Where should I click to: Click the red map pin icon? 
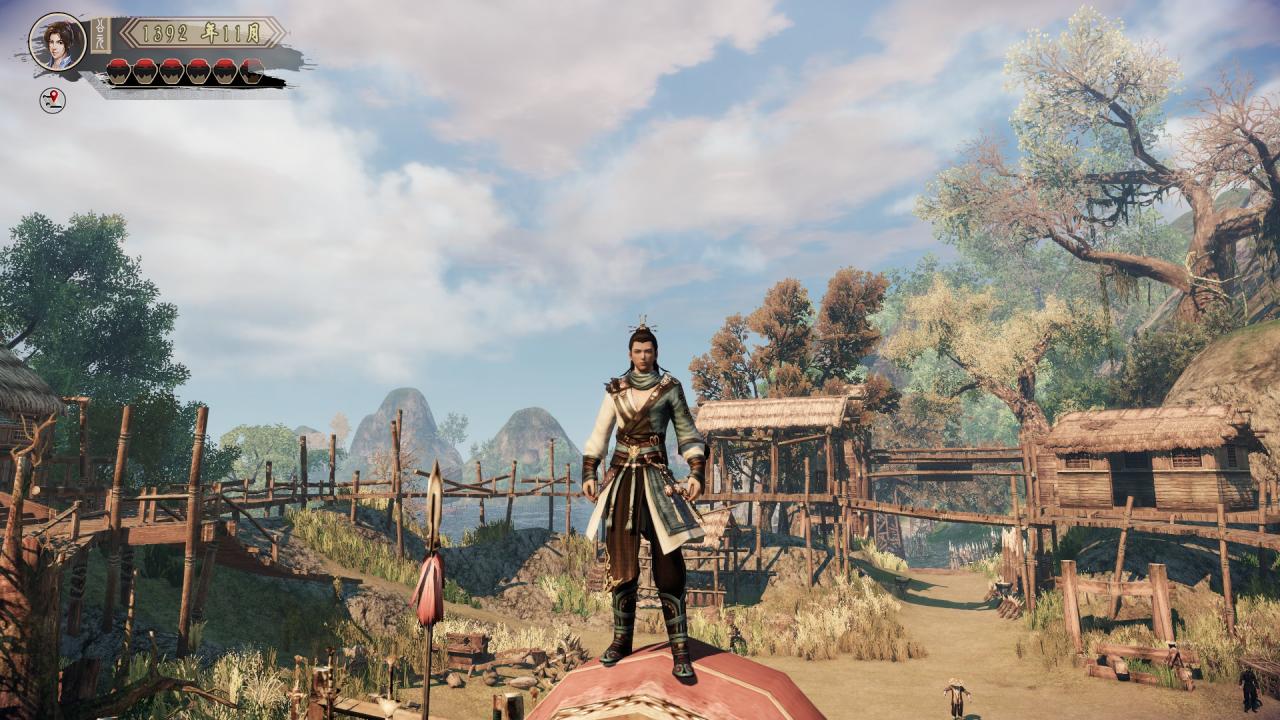[x=52, y=99]
